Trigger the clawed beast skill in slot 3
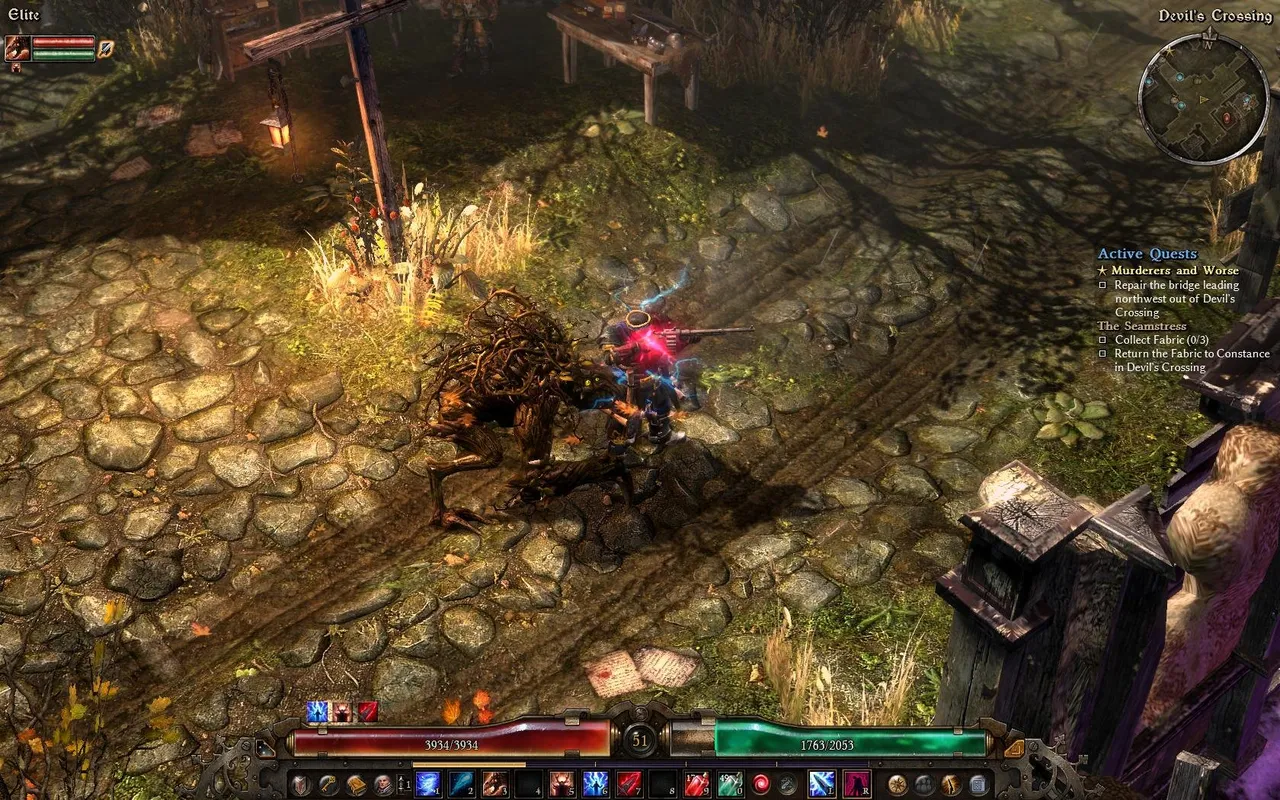1280x800 pixels. (x=495, y=784)
